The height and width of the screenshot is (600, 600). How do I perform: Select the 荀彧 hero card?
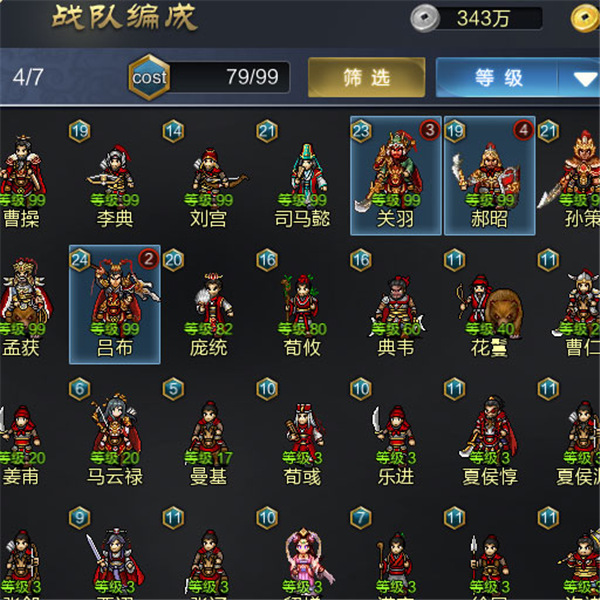(302, 435)
